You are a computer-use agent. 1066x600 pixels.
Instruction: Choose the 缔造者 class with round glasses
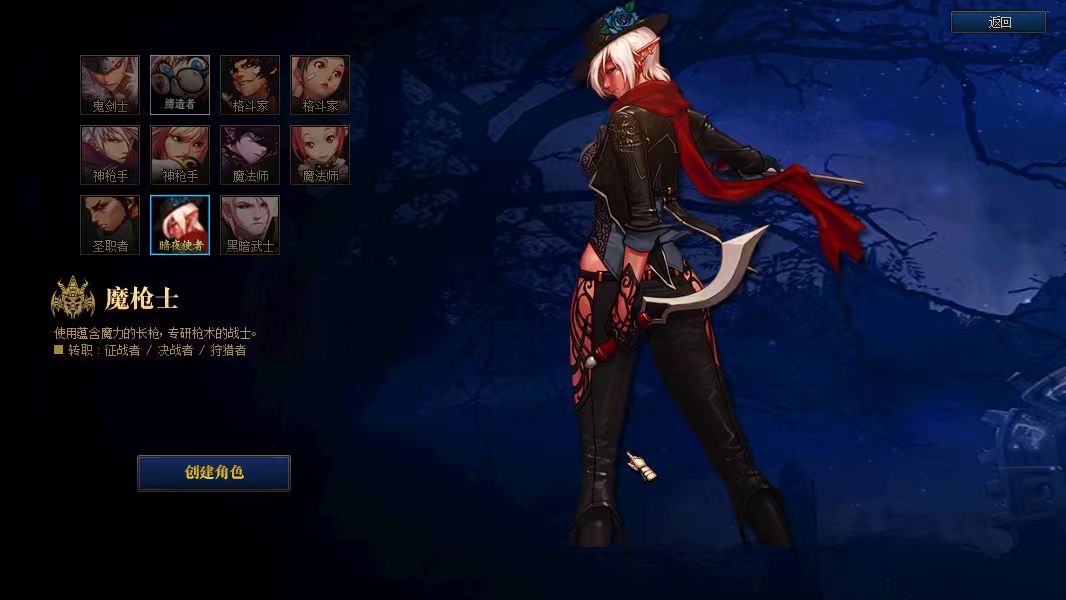(x=180, y=85)
